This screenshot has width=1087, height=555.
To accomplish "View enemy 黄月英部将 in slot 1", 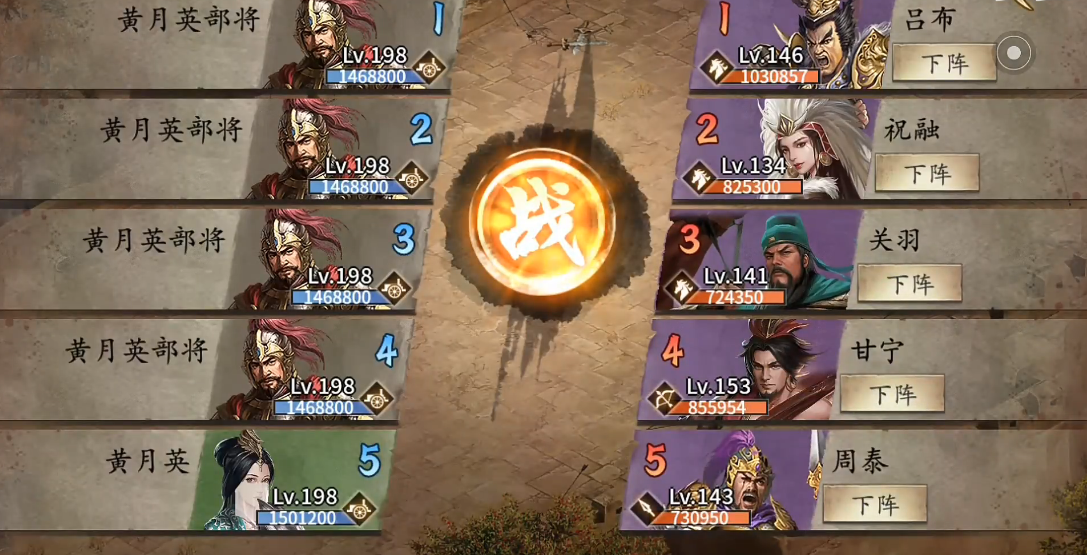I will pyautogui.click(x=360, y=45).
